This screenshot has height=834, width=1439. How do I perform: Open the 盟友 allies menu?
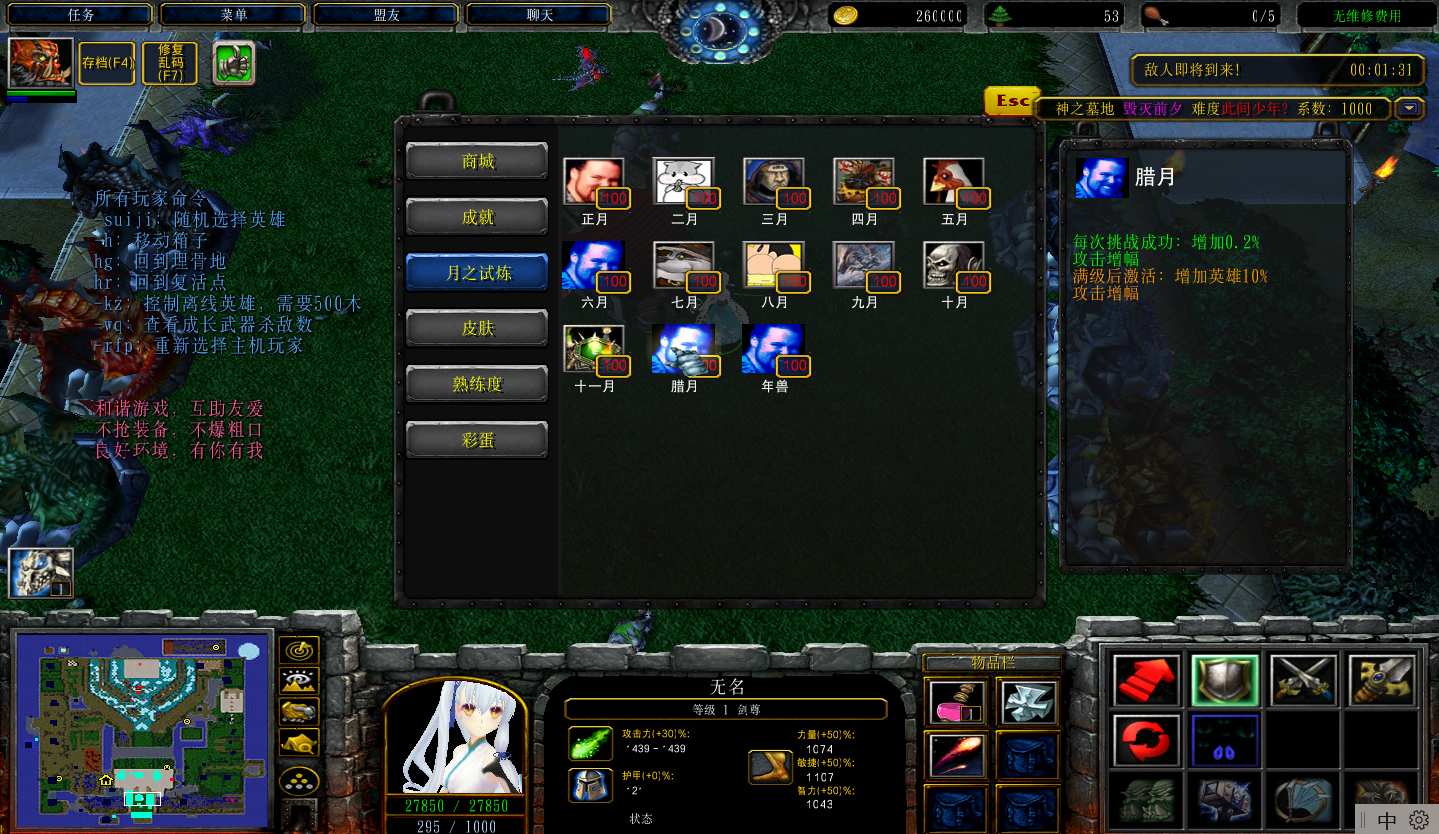point(387,15)
